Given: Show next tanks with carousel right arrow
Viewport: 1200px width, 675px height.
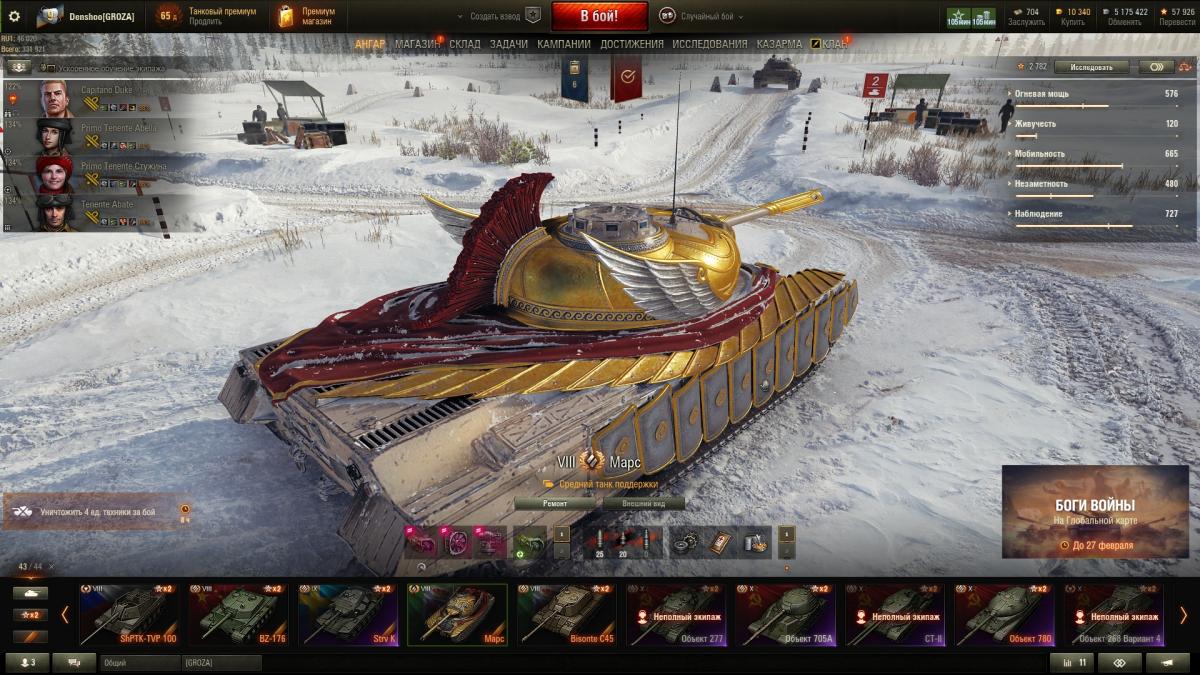Looking at the screenshot, I should click(x=1183, y=614).
